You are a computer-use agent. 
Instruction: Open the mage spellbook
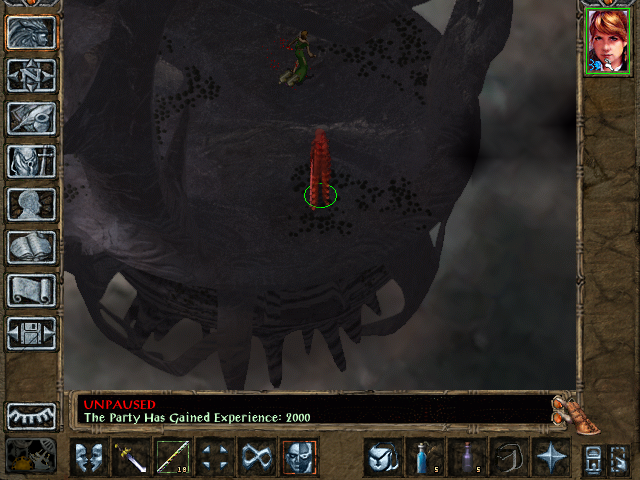coord(31,247)
